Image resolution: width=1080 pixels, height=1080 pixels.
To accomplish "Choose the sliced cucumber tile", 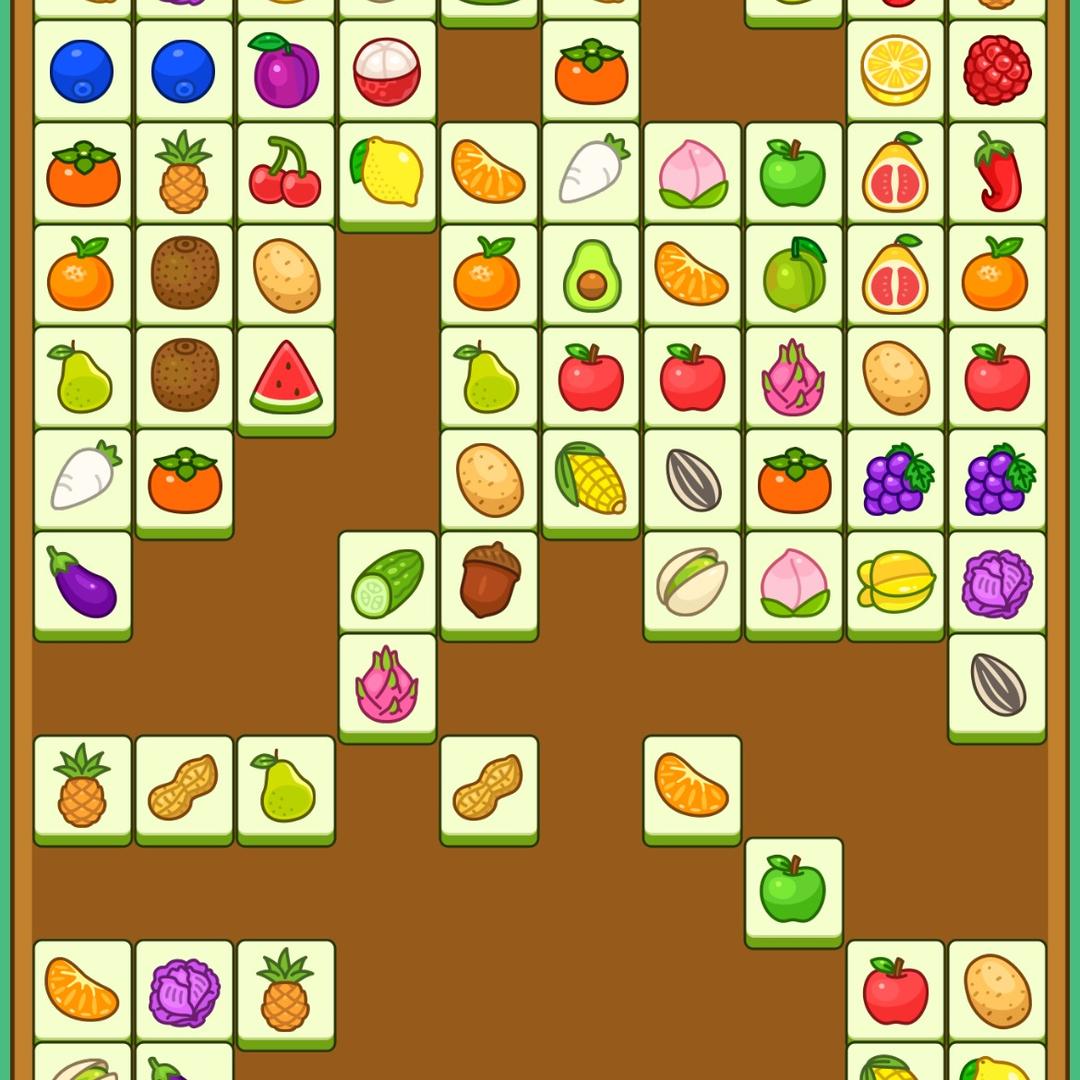I will [x=387, y=581].
